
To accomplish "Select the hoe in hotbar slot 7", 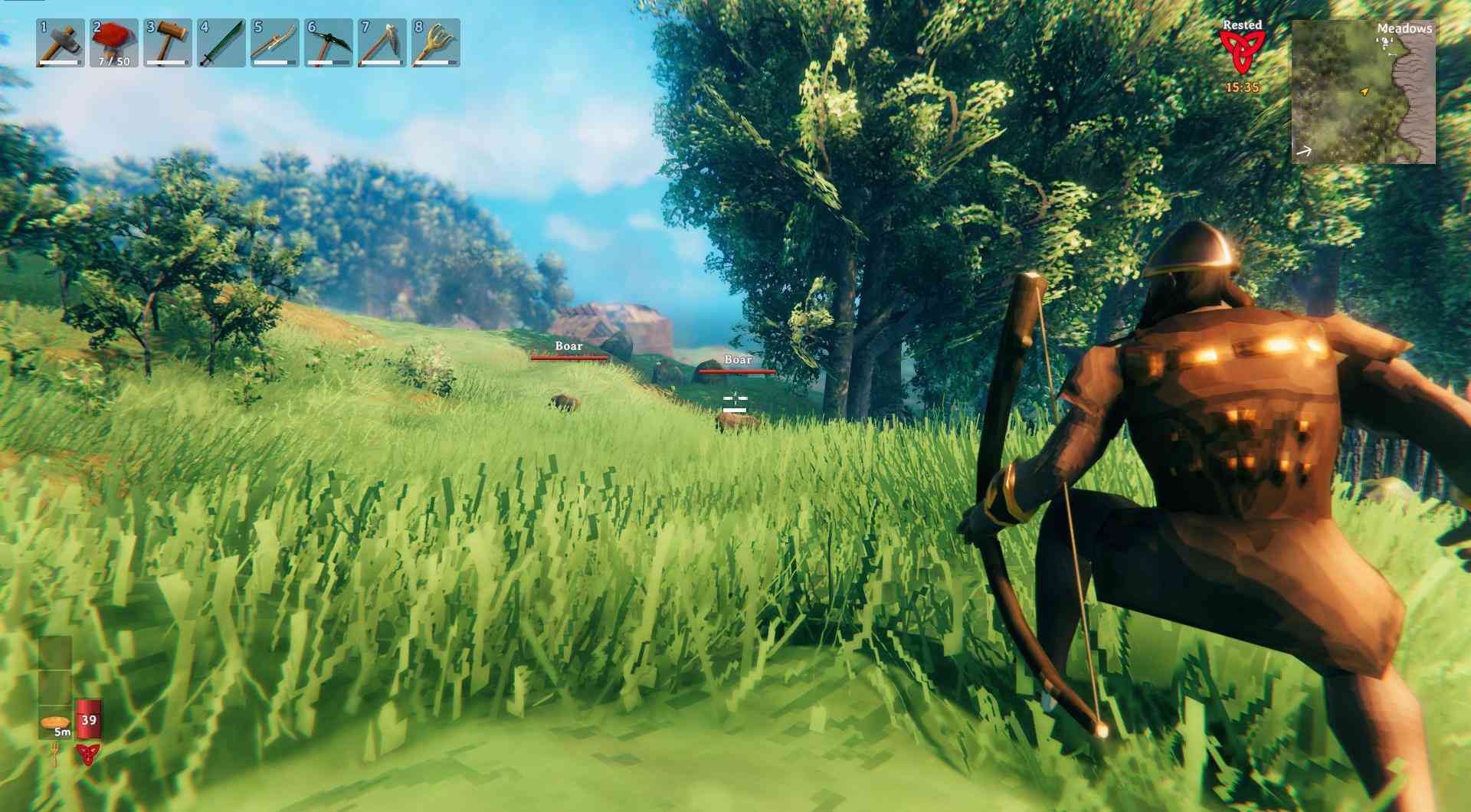I will (x=382, y=43).
